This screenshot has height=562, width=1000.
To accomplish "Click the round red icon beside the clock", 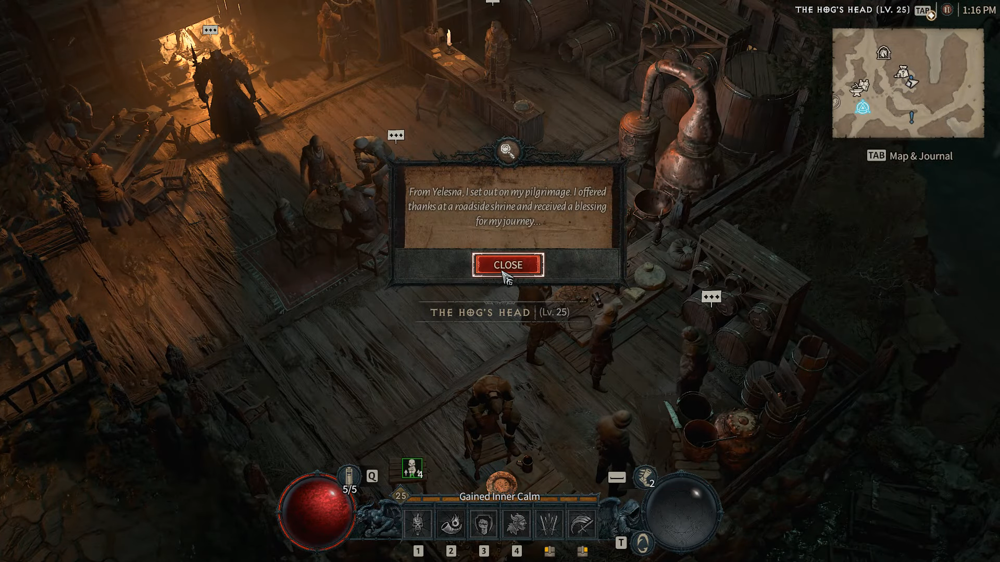I will coord(946,10).
